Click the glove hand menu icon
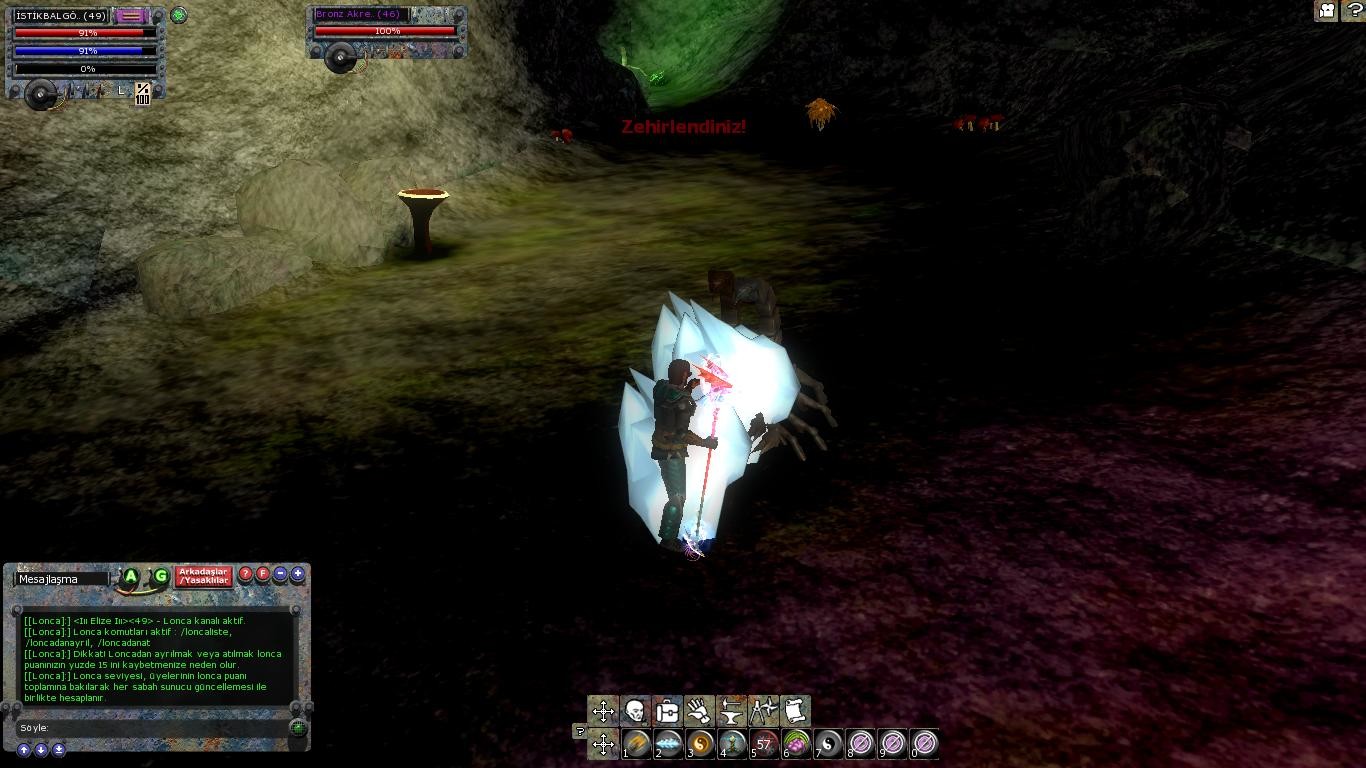This screenshot has width=1366, height=768. click(x=699, y=711)
